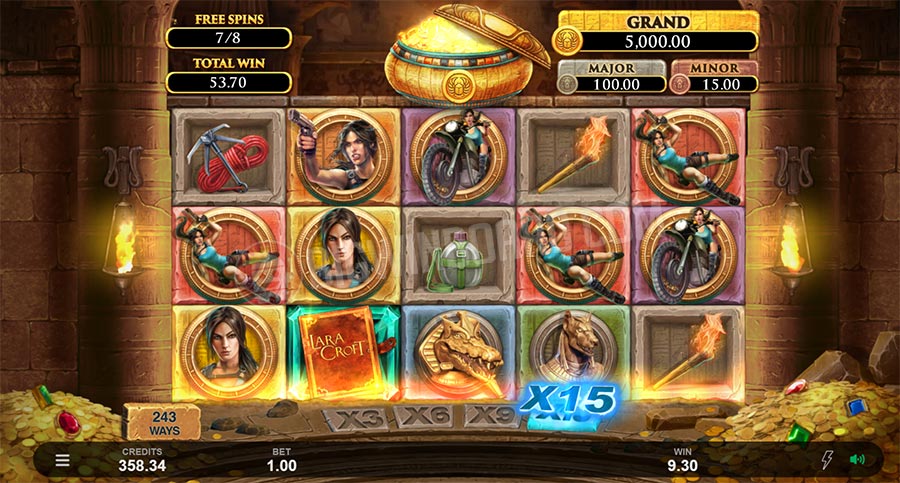Click the 243 Ways plaque
The height and width of the screenshot is (483, 900).
tap(162, 423)
